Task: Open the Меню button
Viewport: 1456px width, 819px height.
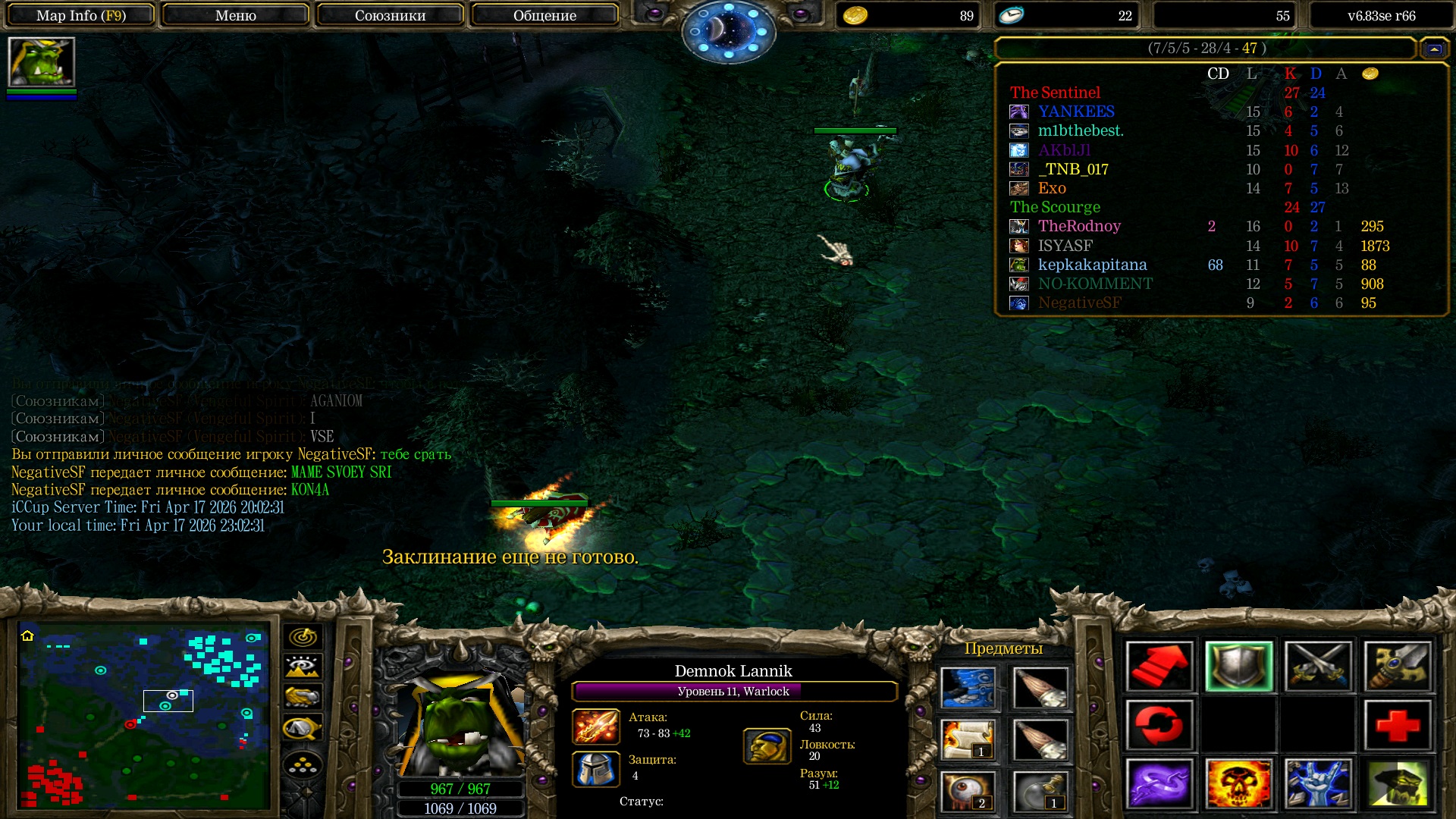Action: 235,15
